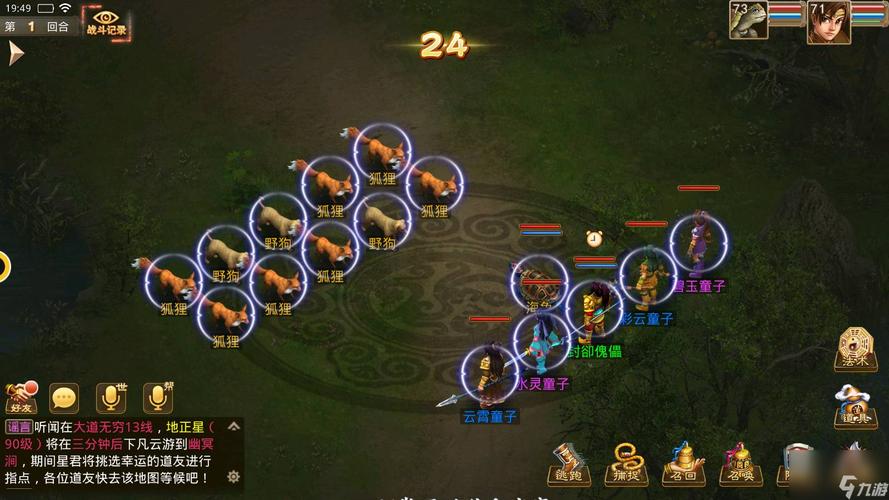Open the 谣言 rumor message in chat
889x500 pixels.
pos(18,427)
